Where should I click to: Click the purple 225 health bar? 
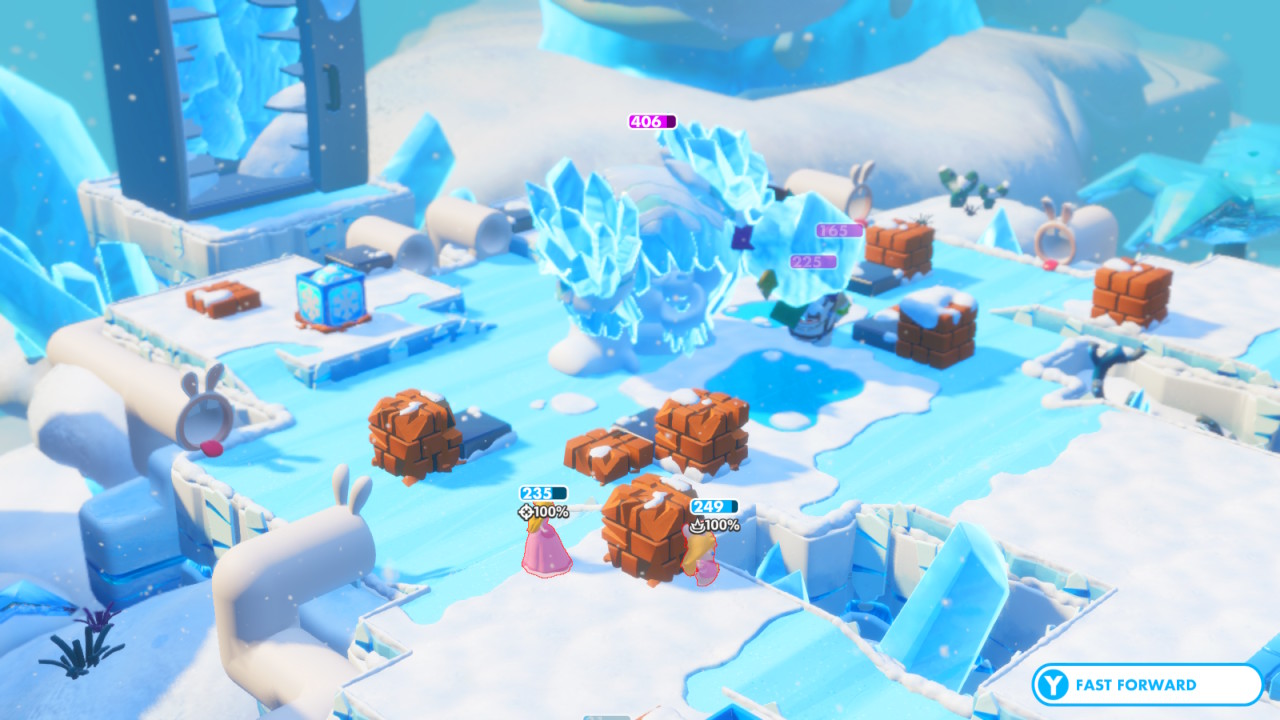[x=813, y=263]
